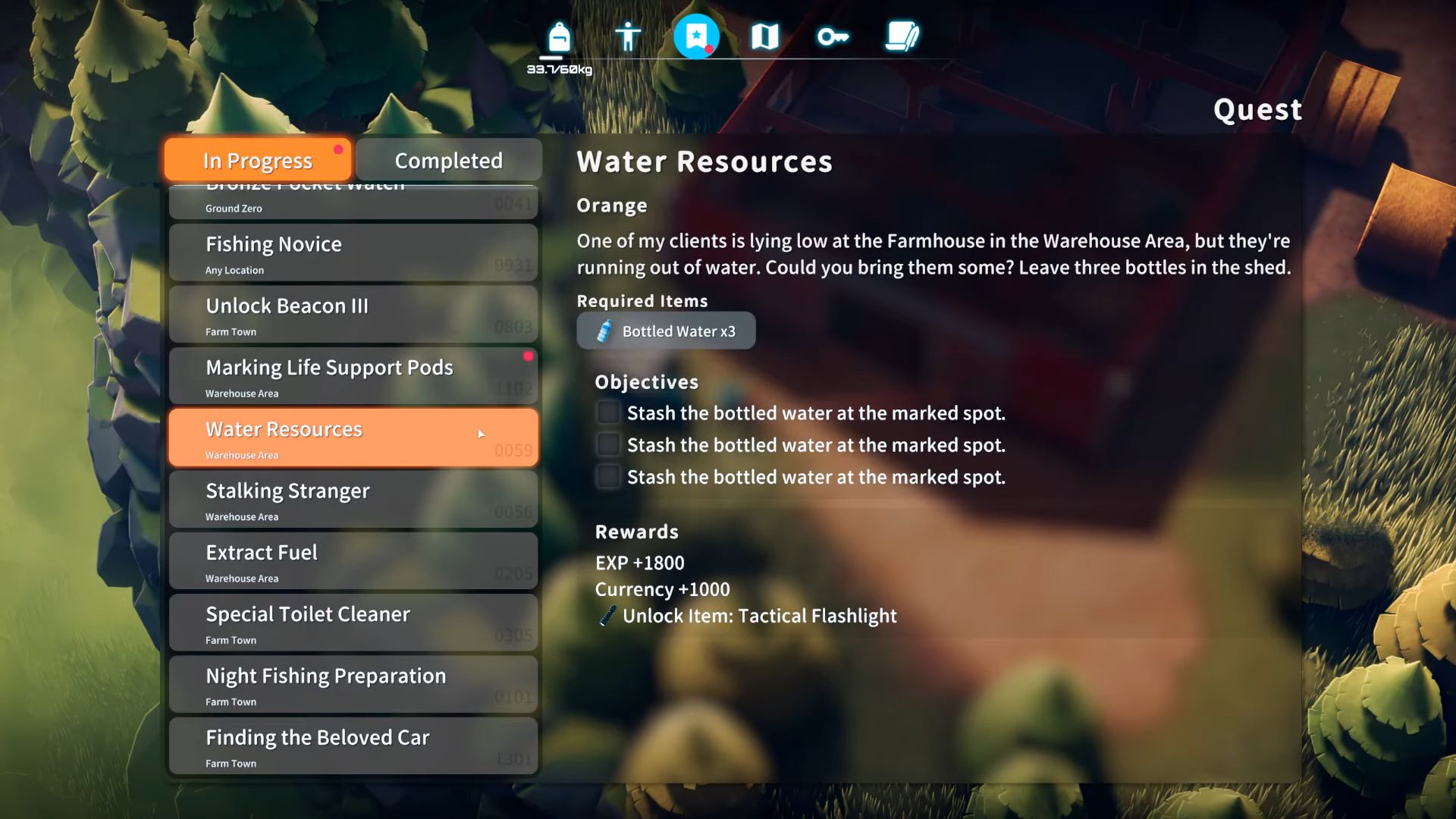The image size is (1456, 819).
Task: Open the map icon
Action: coord(764,35)
